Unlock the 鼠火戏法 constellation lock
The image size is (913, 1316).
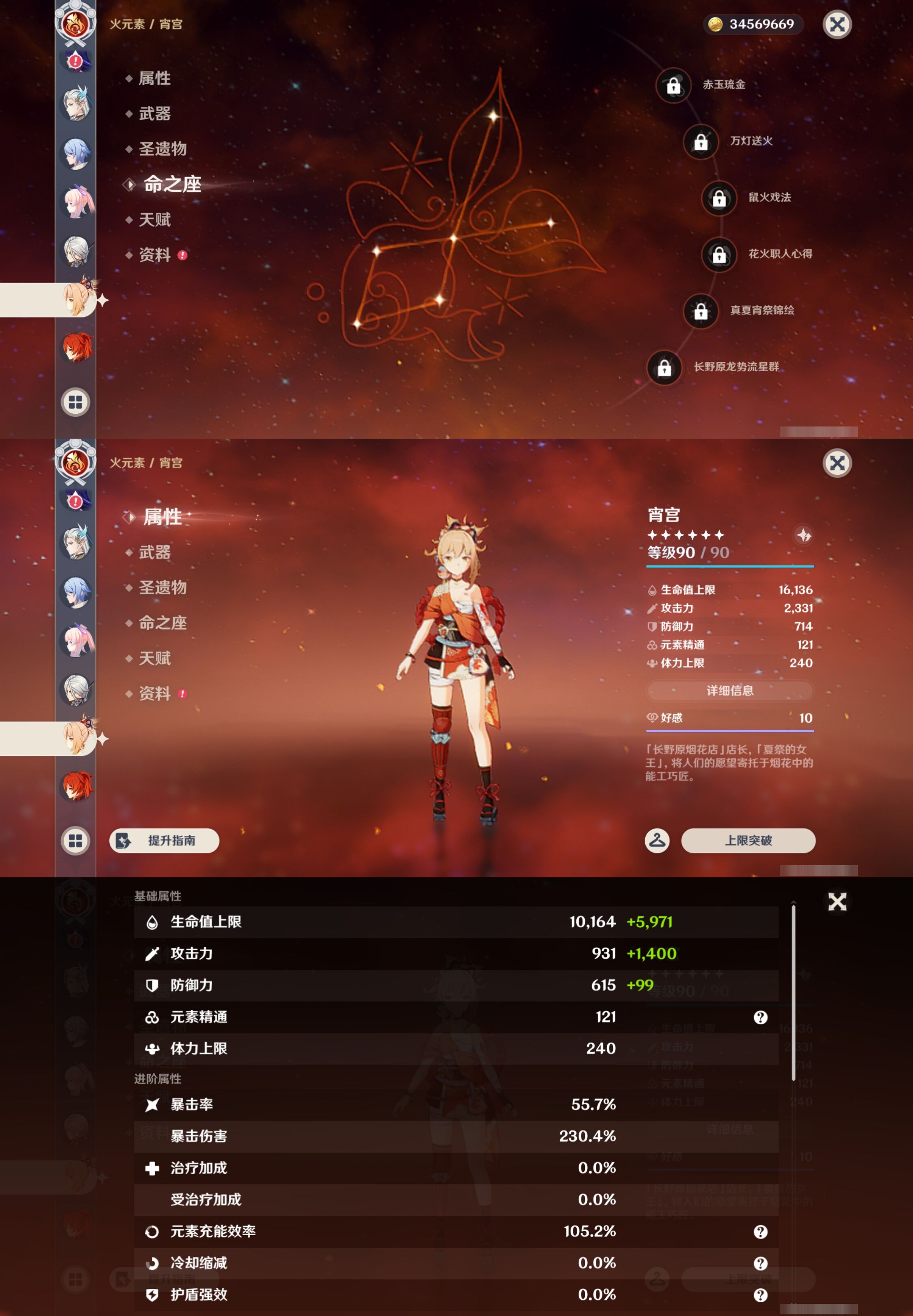click(x=718, y=199)
